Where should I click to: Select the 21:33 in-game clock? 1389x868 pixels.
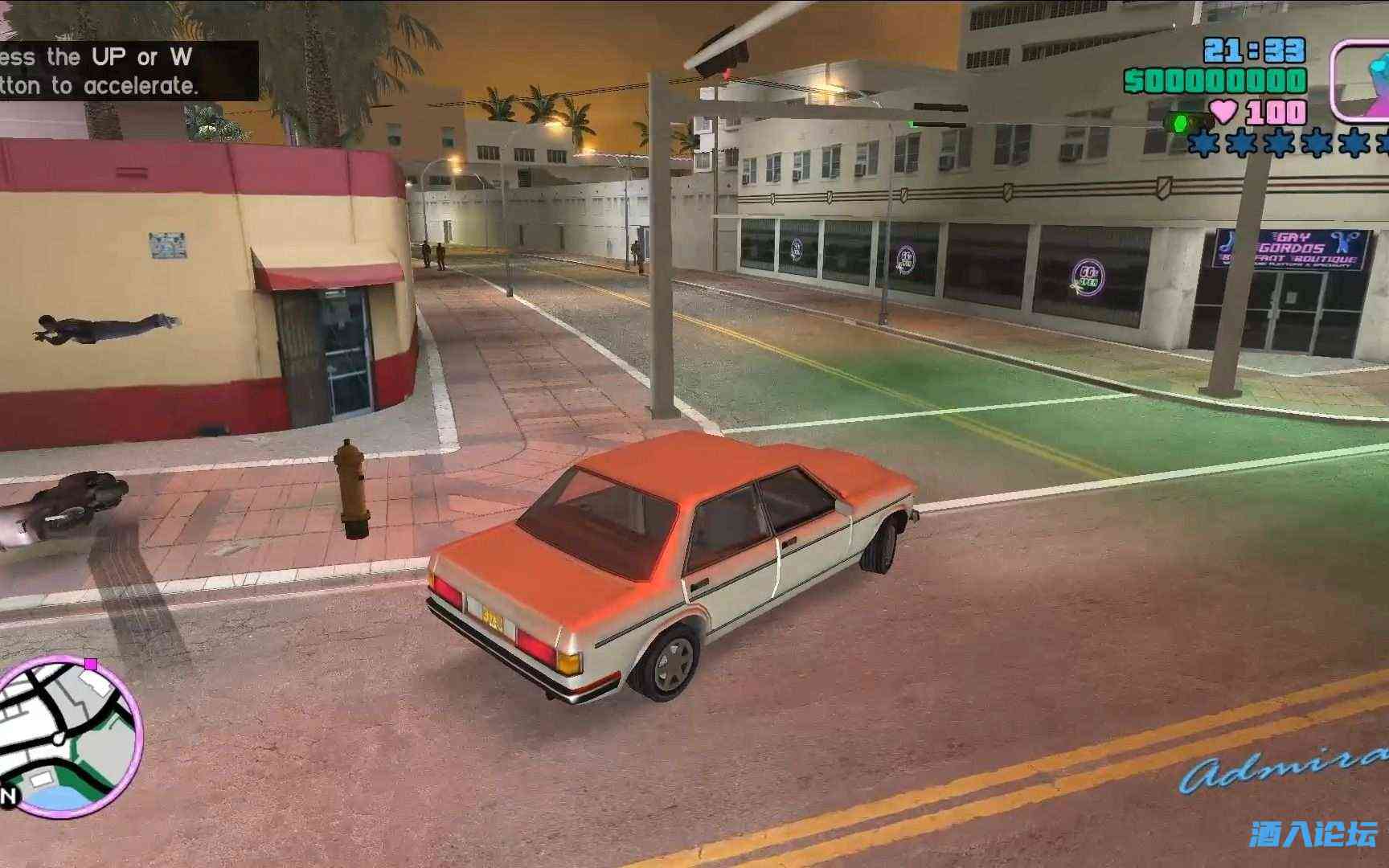pyautogui.click(x=1252, y=51)
